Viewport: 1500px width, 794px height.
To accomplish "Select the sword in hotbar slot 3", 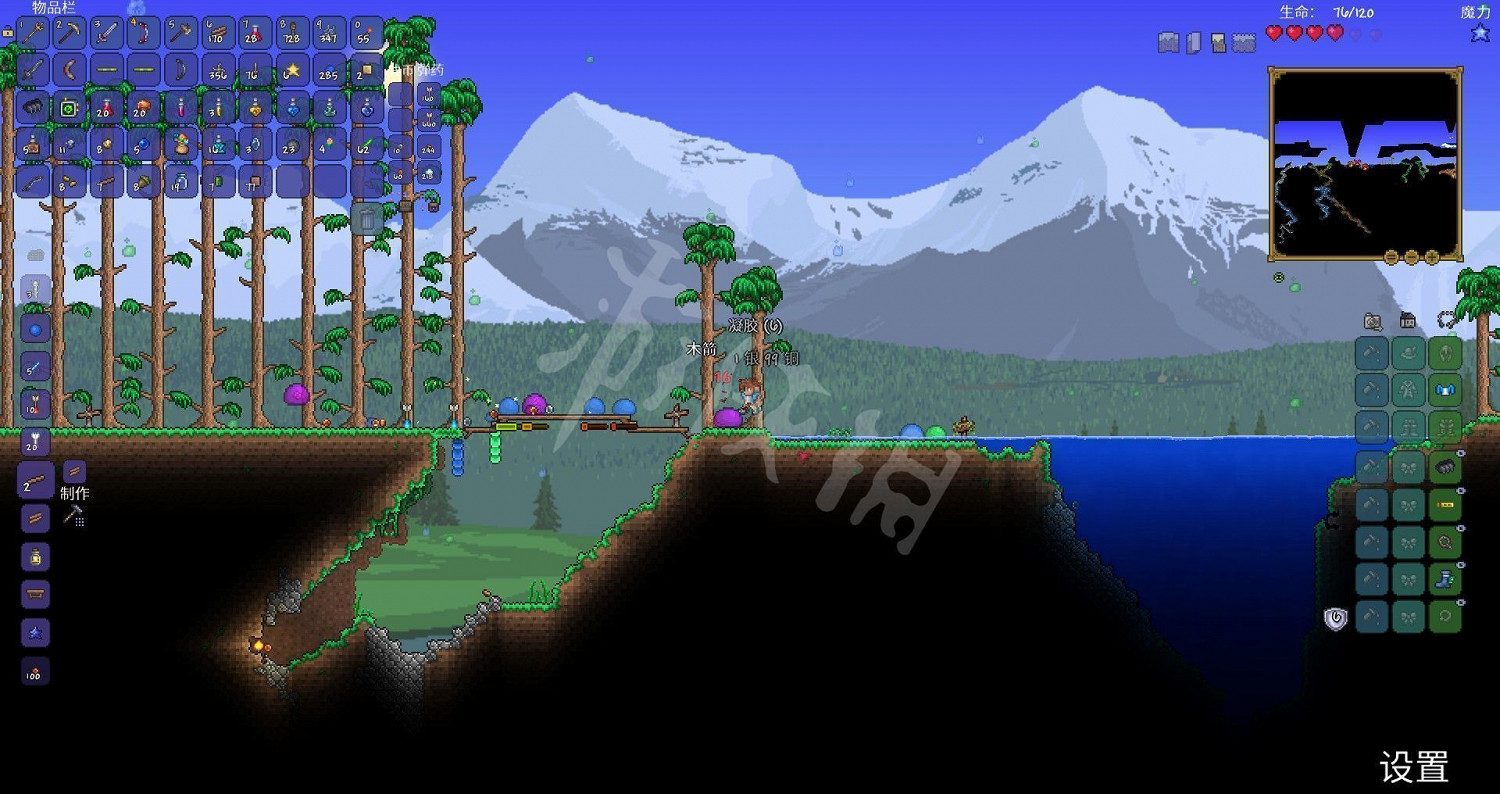I will pos(105,32).
